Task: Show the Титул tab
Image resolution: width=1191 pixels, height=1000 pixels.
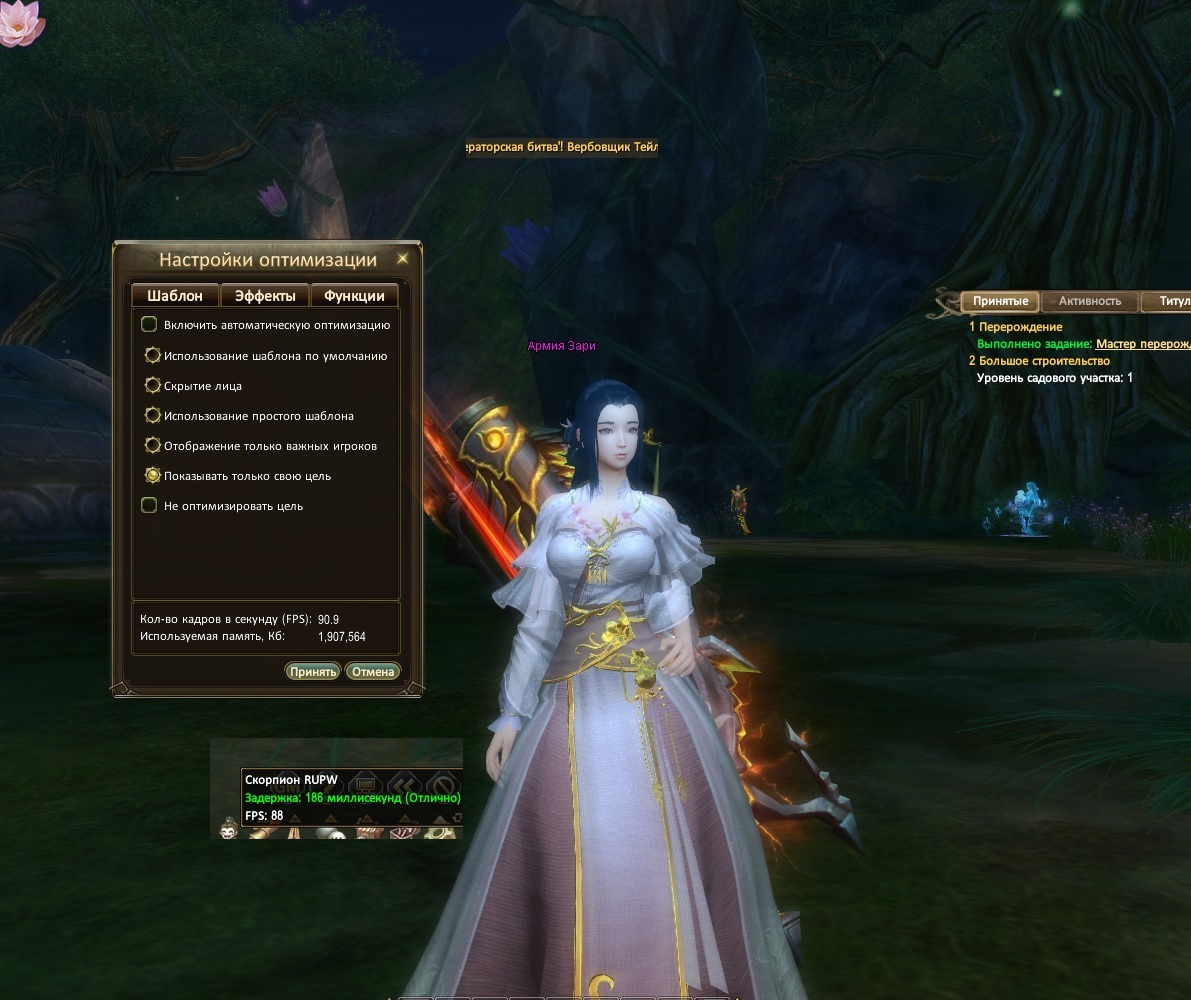Action: [1173, 301]
